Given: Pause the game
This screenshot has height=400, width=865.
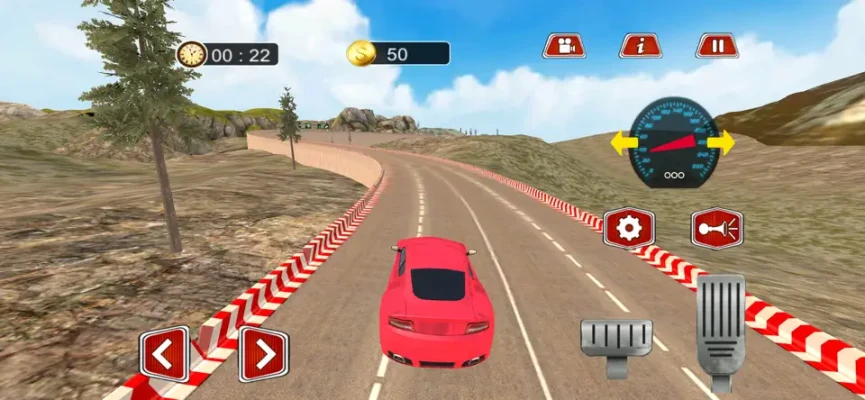Looking at the screenshot, I should click(716, 45).
